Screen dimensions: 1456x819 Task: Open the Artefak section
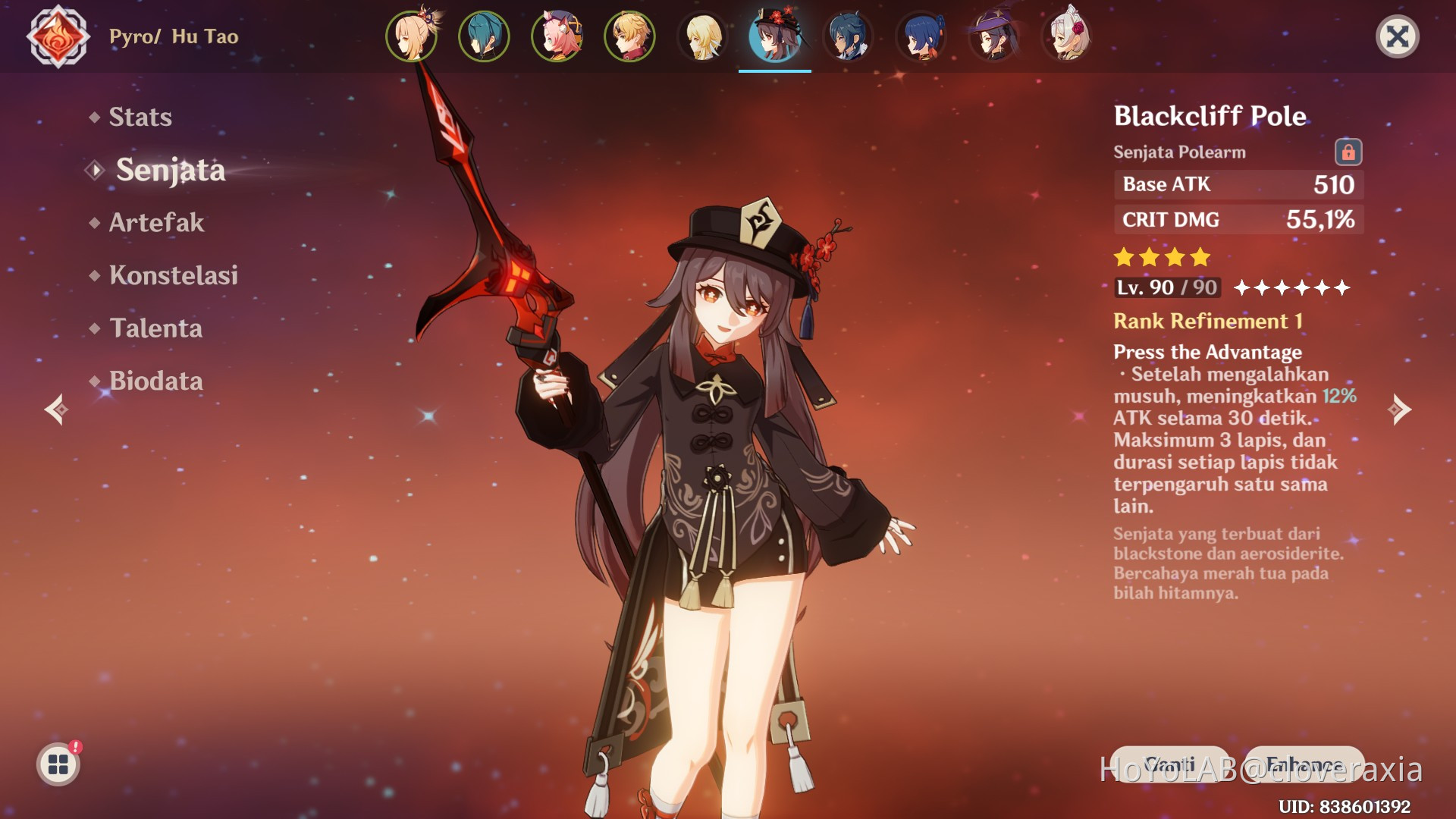coord(156,222)
